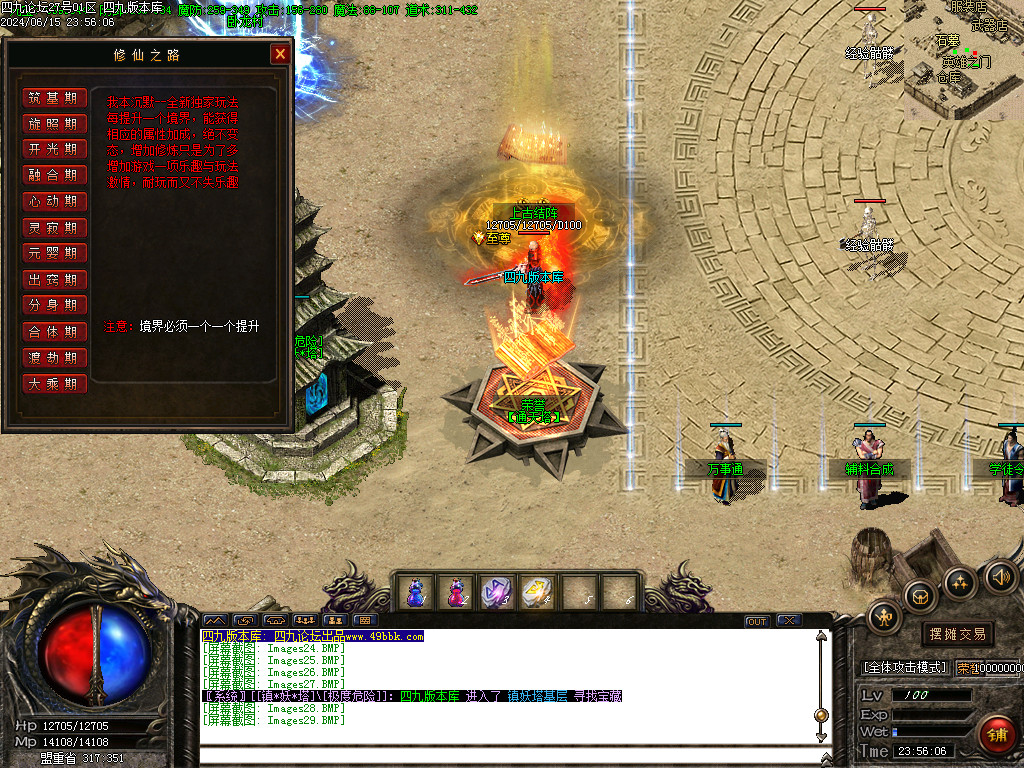The height and width of the screenshot is (768, 1024).
Task: Use the red gourd potion in hotbar
Action: 456,592
